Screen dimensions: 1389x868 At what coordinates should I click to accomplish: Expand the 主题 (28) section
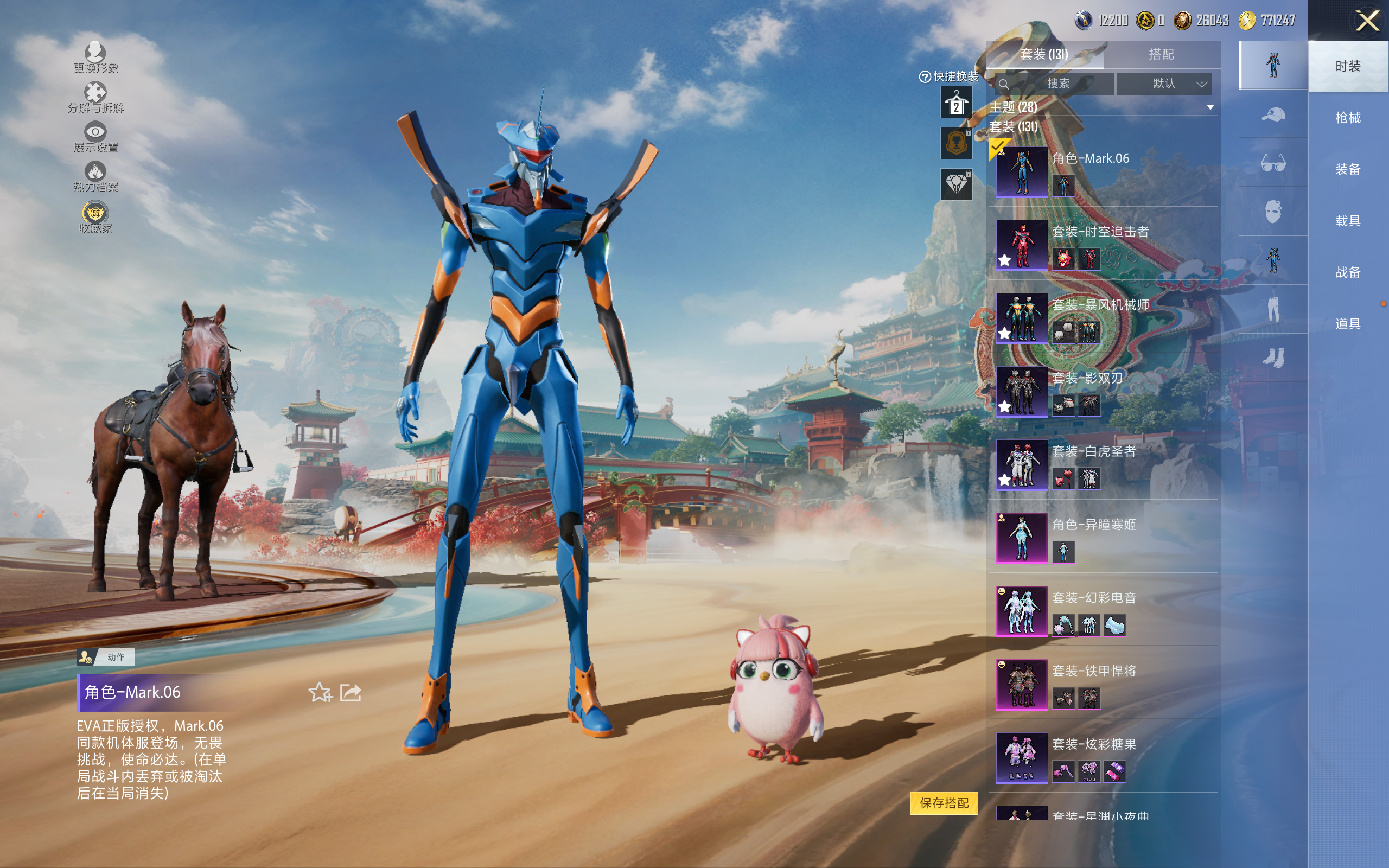pyautogui.click(x=1210, y=107)
